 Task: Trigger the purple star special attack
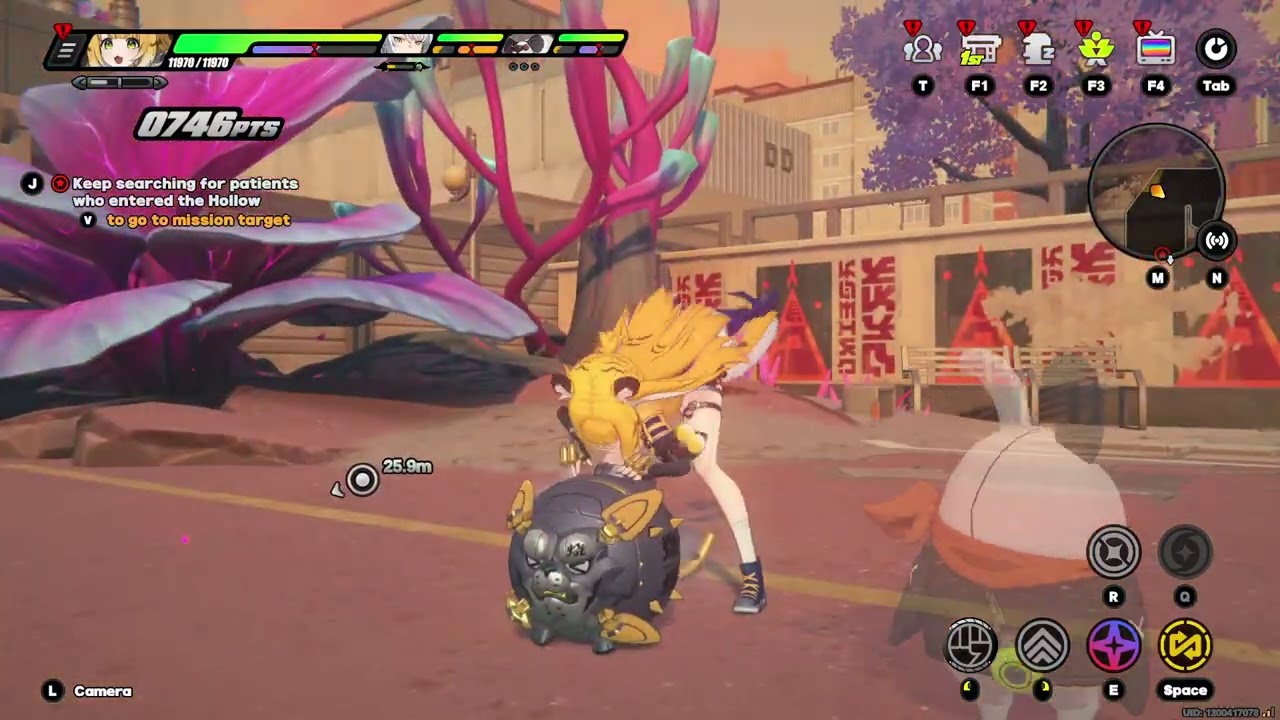[1113, 645]
